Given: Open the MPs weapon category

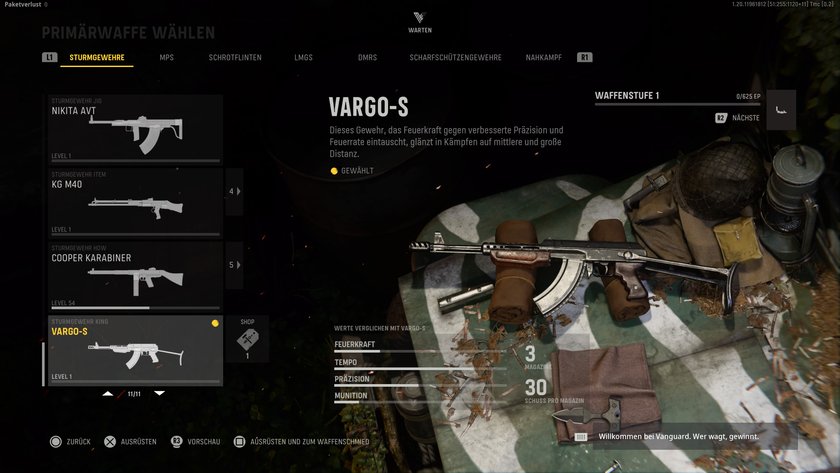Looking at the screenshot, I should (x=166, y=58).
